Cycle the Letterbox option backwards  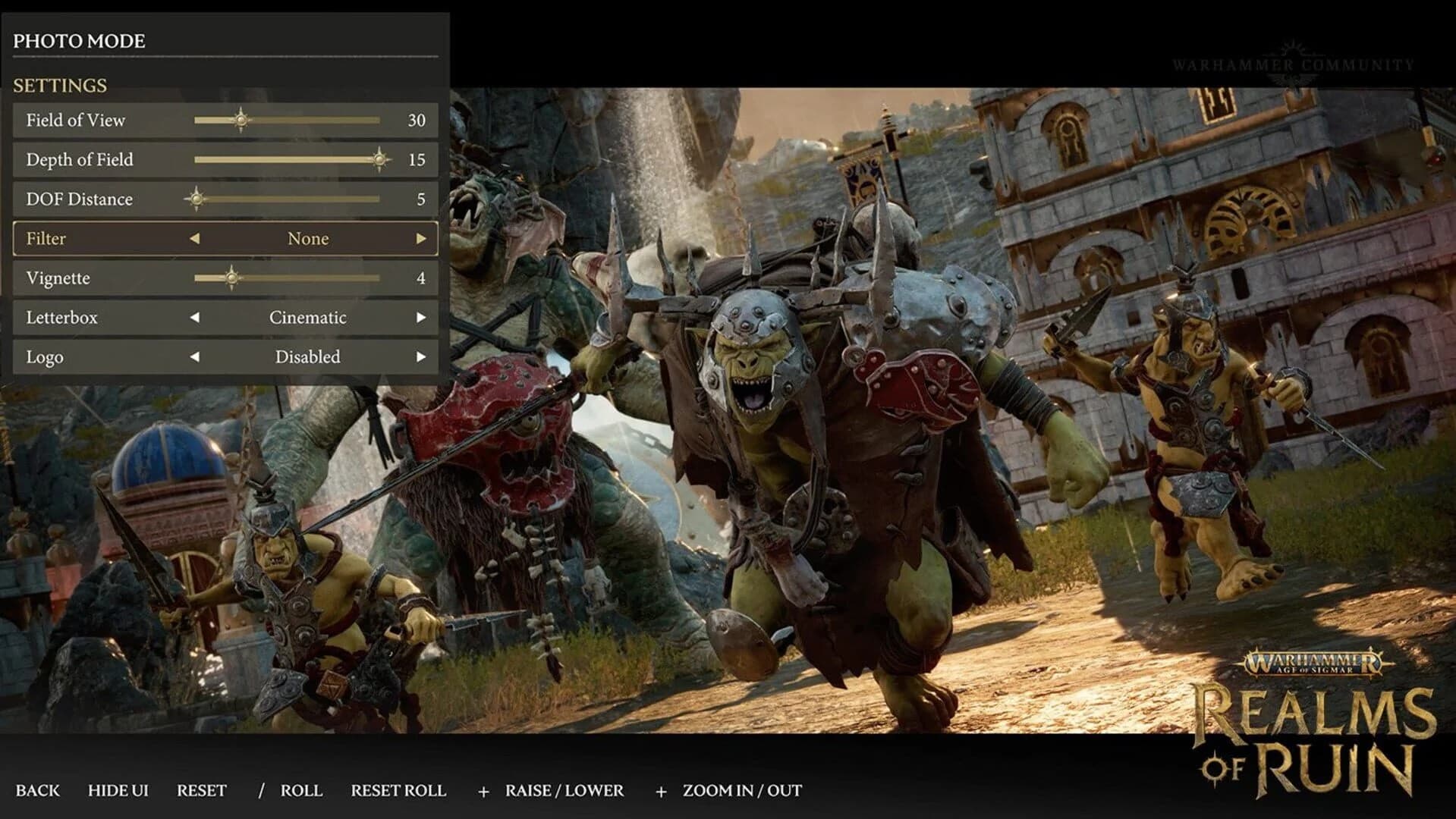coord(195,318)
